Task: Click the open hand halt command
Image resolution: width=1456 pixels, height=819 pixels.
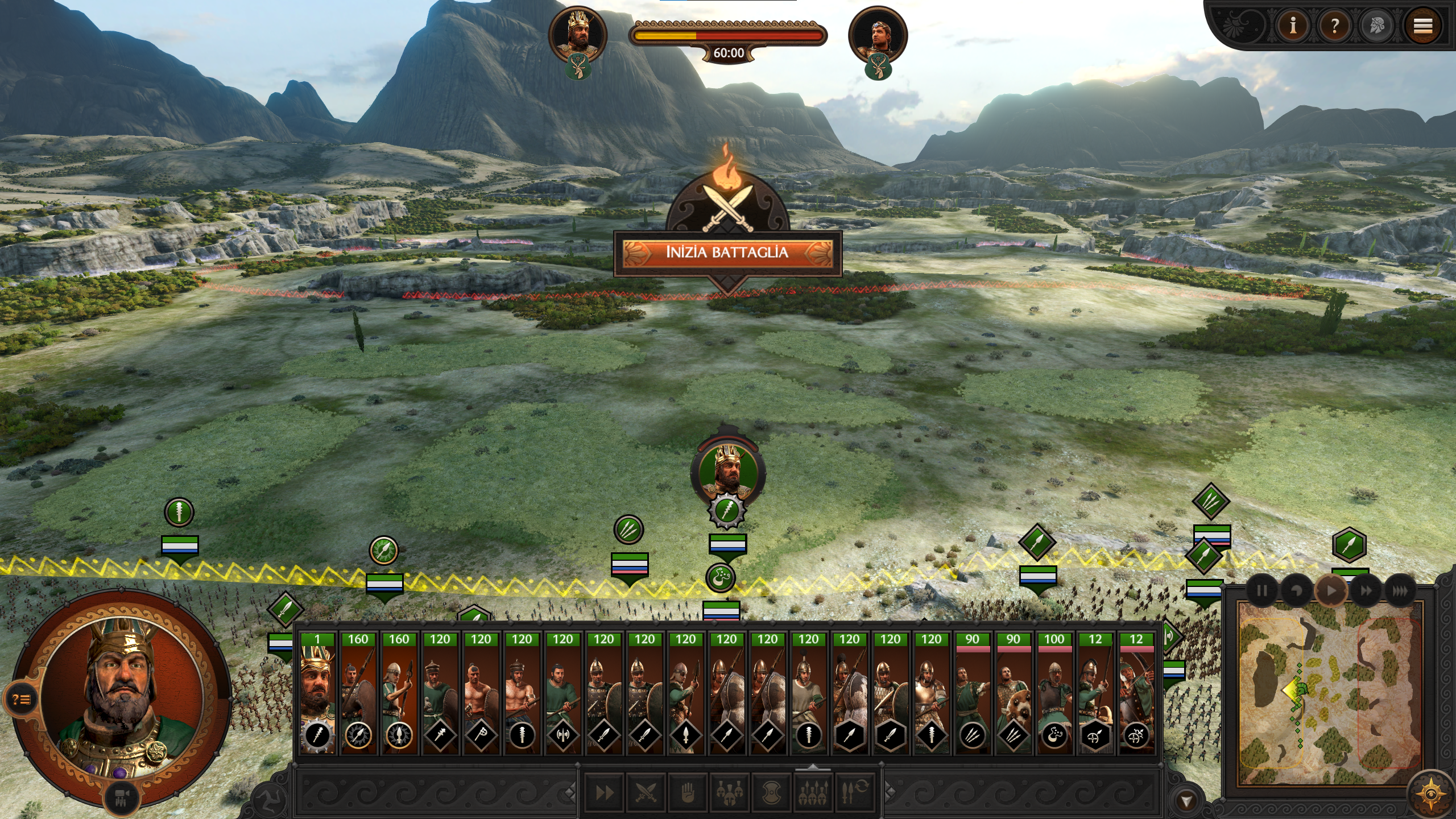Action: click(x=688, y=792)
